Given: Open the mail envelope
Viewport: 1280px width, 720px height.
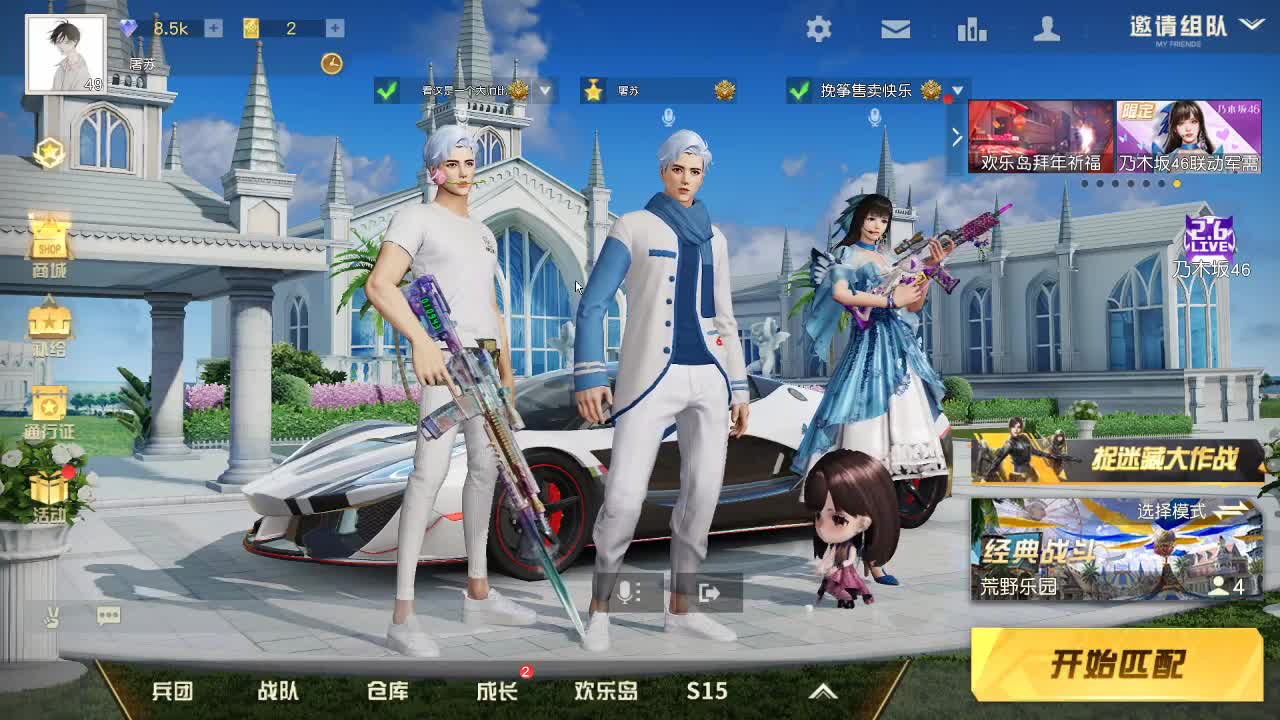Looking at the screenshot, I should point(893,30).
